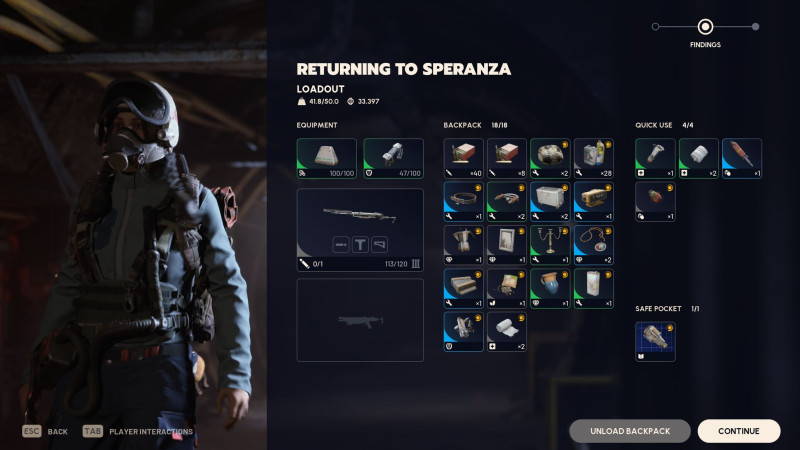The width and height of the screenshot is (800, 450).
Task: Choose the candelabra item in backpack
Action: (550, 245)
